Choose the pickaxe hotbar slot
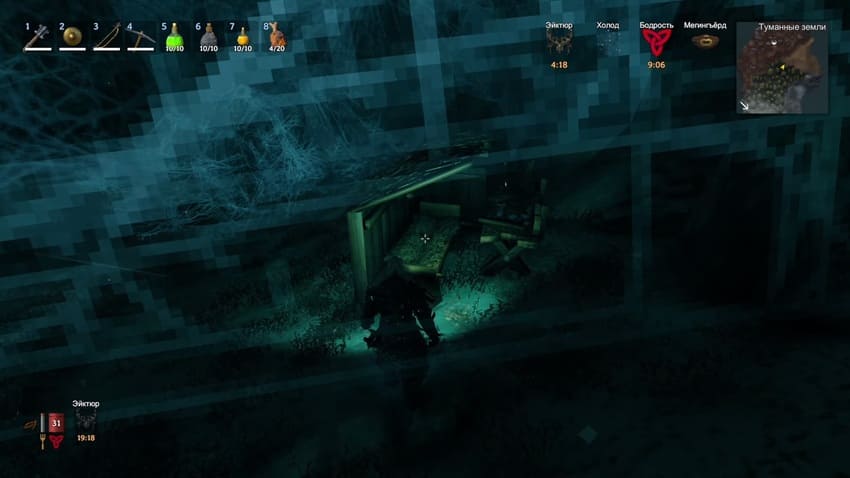The image size is (850, 478). tap(140, 38)
